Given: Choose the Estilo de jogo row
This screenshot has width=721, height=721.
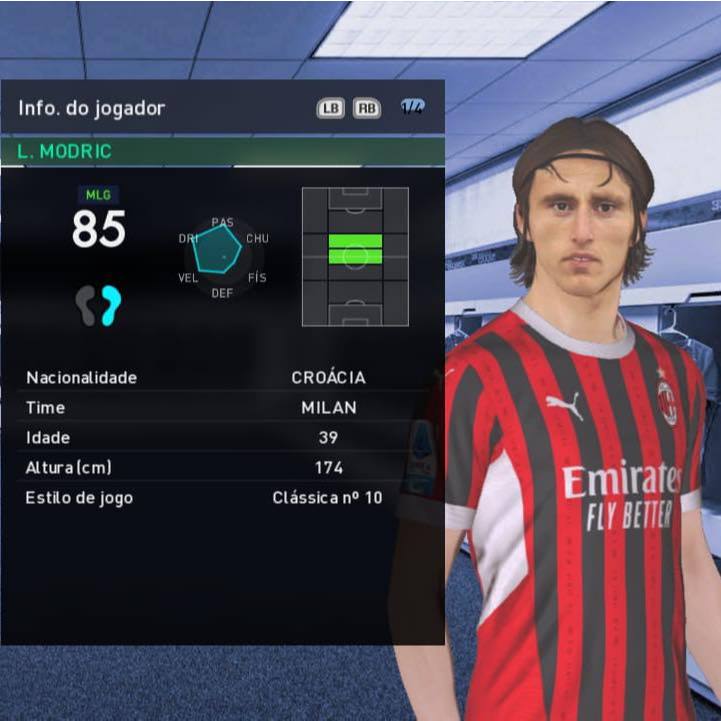Looking at the screenshot, I should tap(222, 497).
